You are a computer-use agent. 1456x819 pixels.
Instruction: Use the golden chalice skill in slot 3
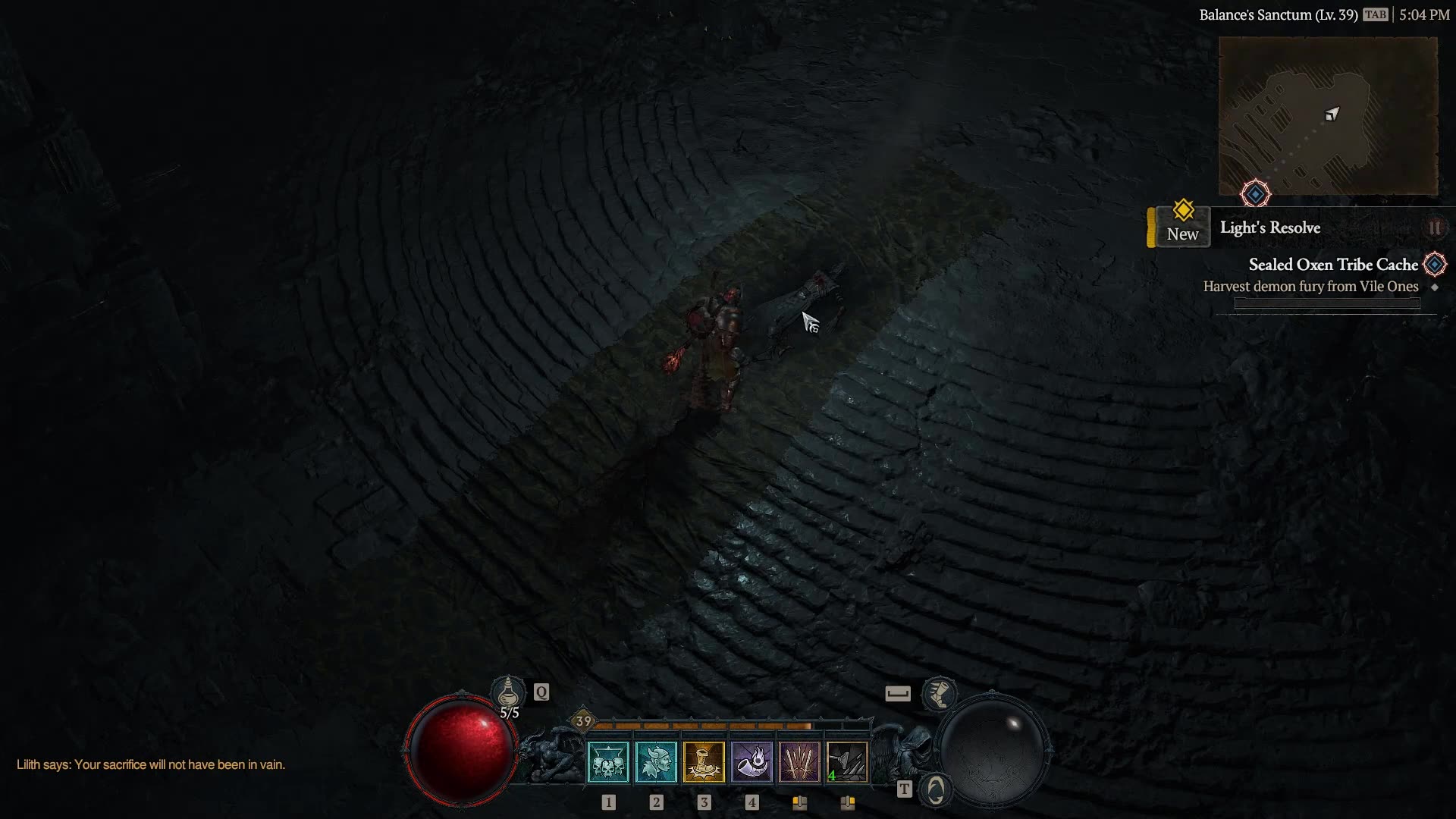[x=704, y=761]
